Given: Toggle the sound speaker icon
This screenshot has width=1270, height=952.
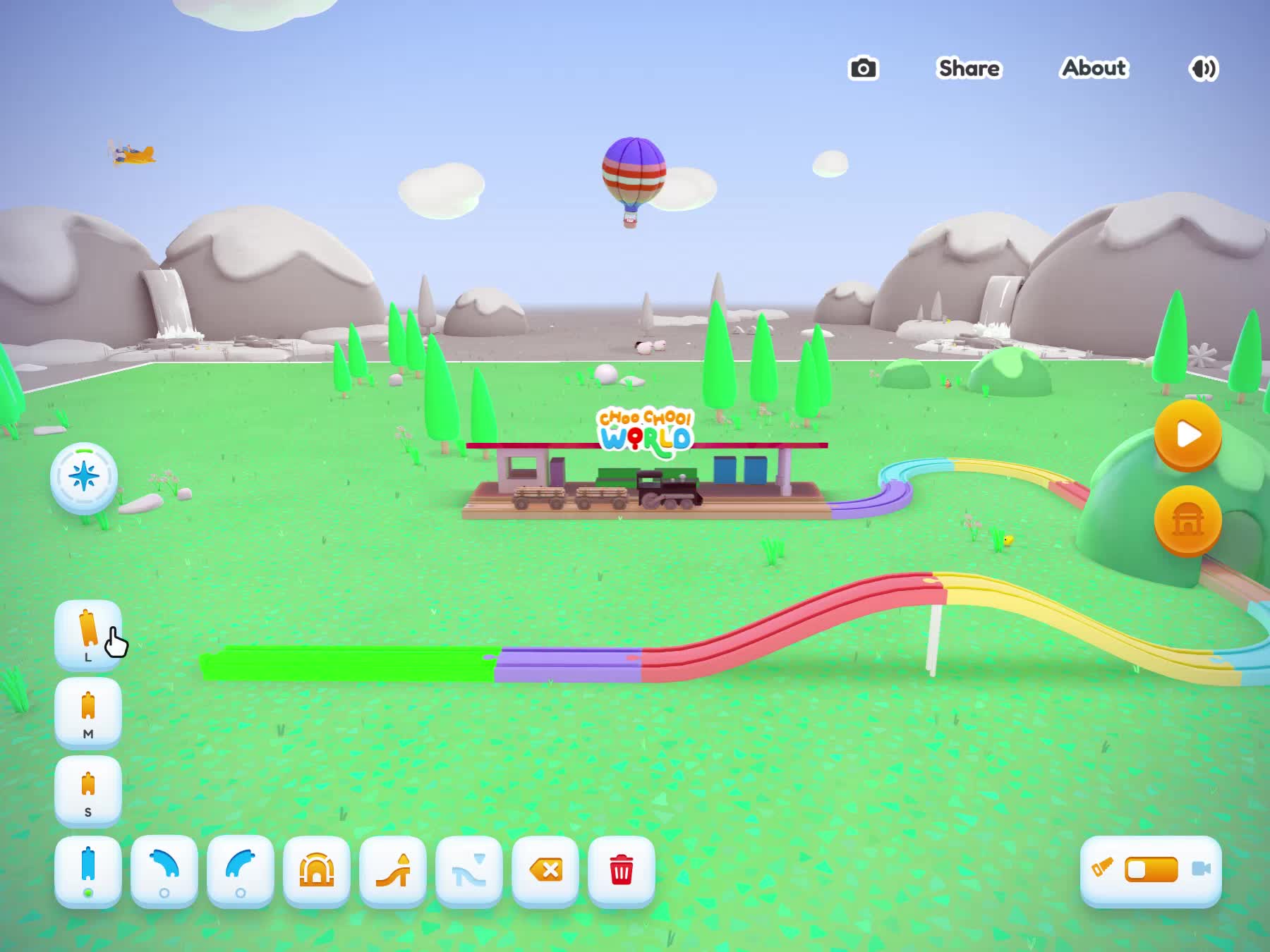Looking at the screenshot, I should coord(1203,68).
